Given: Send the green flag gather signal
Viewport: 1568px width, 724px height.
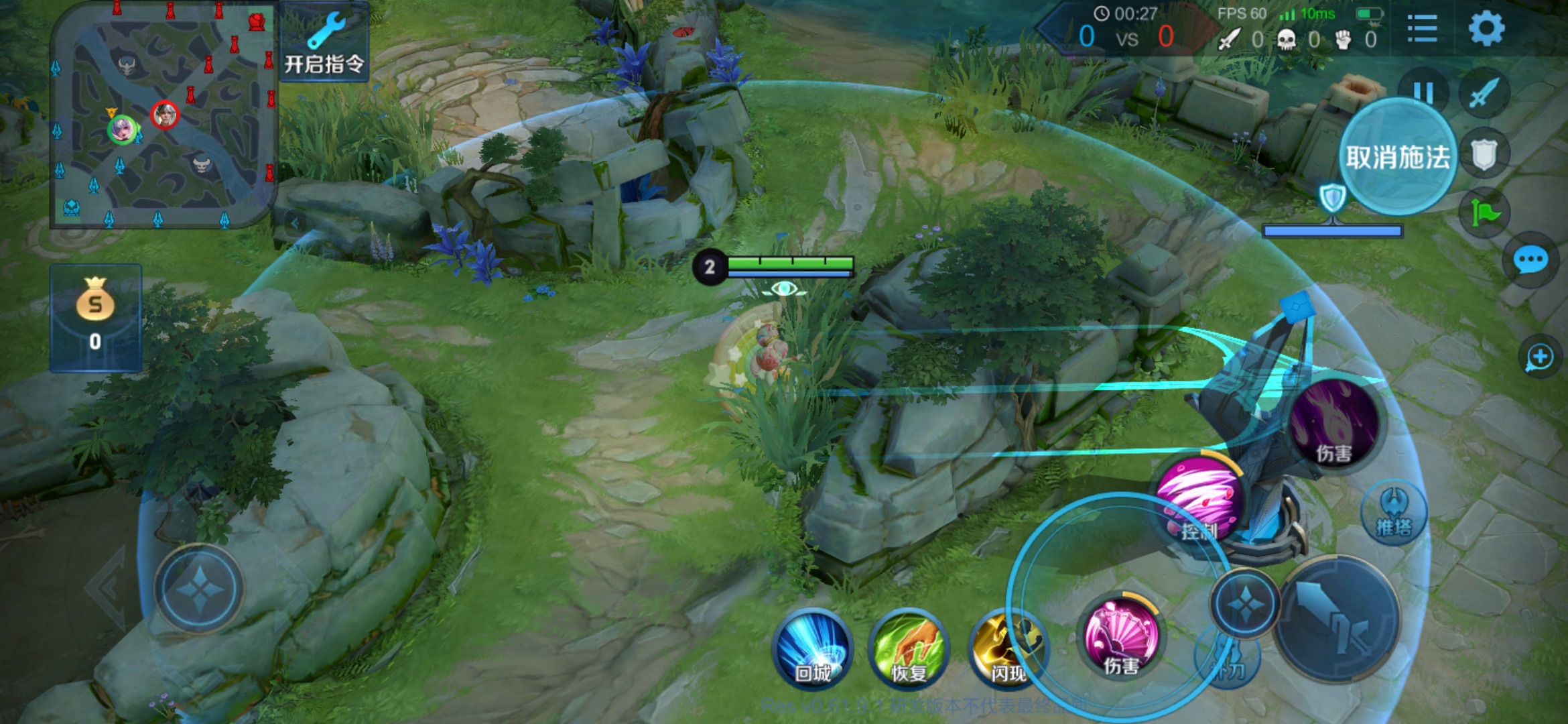Looking at the screenshot, I should 1485,214.
